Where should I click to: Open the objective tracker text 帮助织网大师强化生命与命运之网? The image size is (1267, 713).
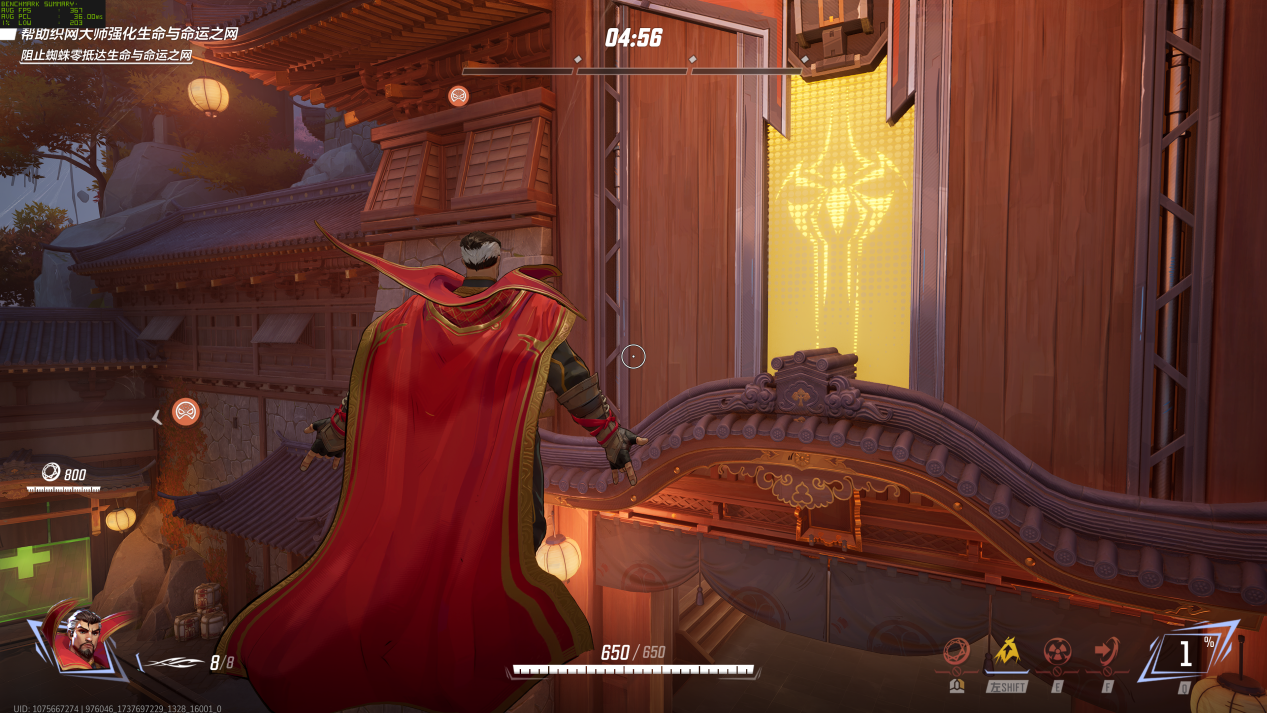129,34
